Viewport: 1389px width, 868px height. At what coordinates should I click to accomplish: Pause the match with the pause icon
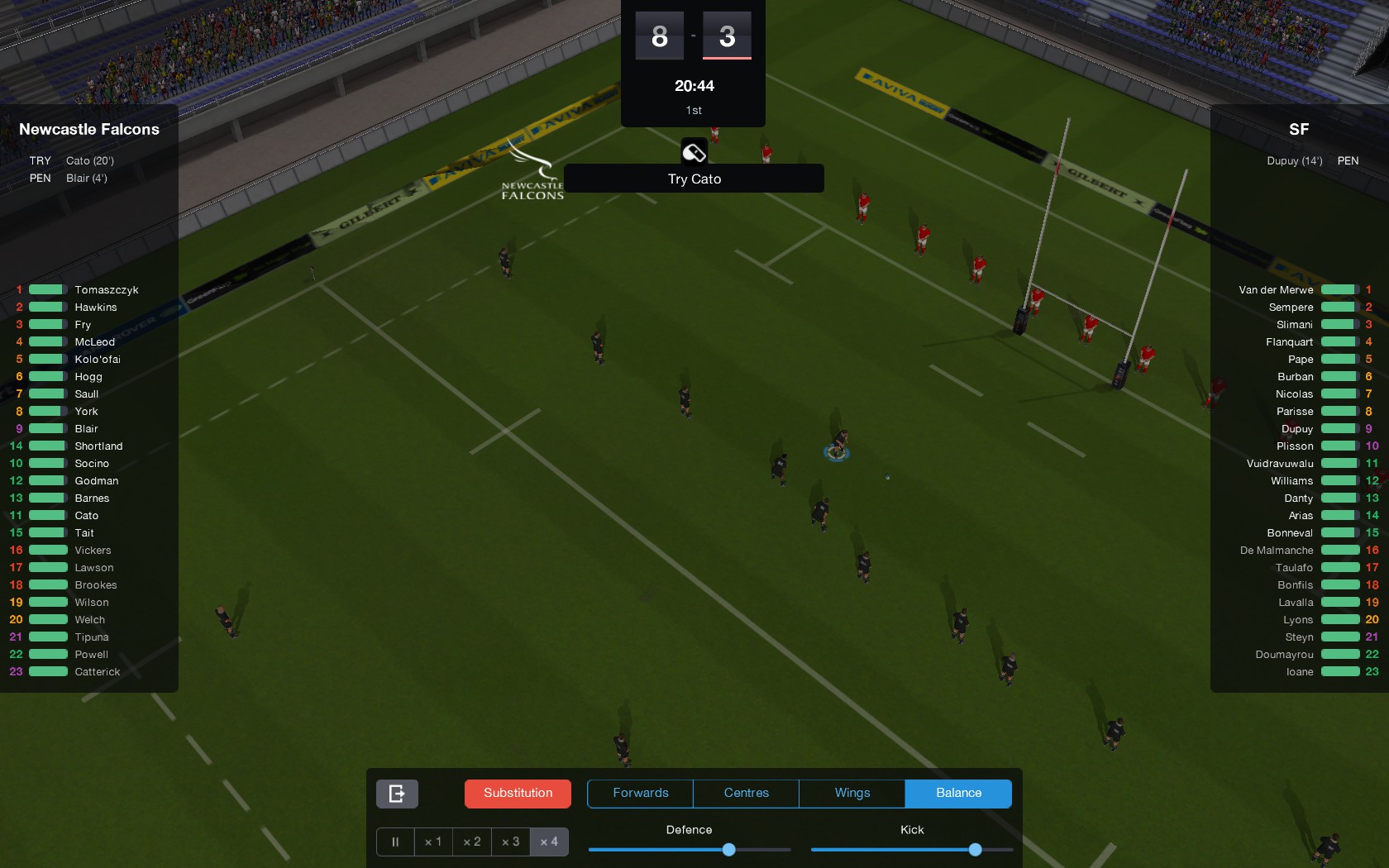394,842
